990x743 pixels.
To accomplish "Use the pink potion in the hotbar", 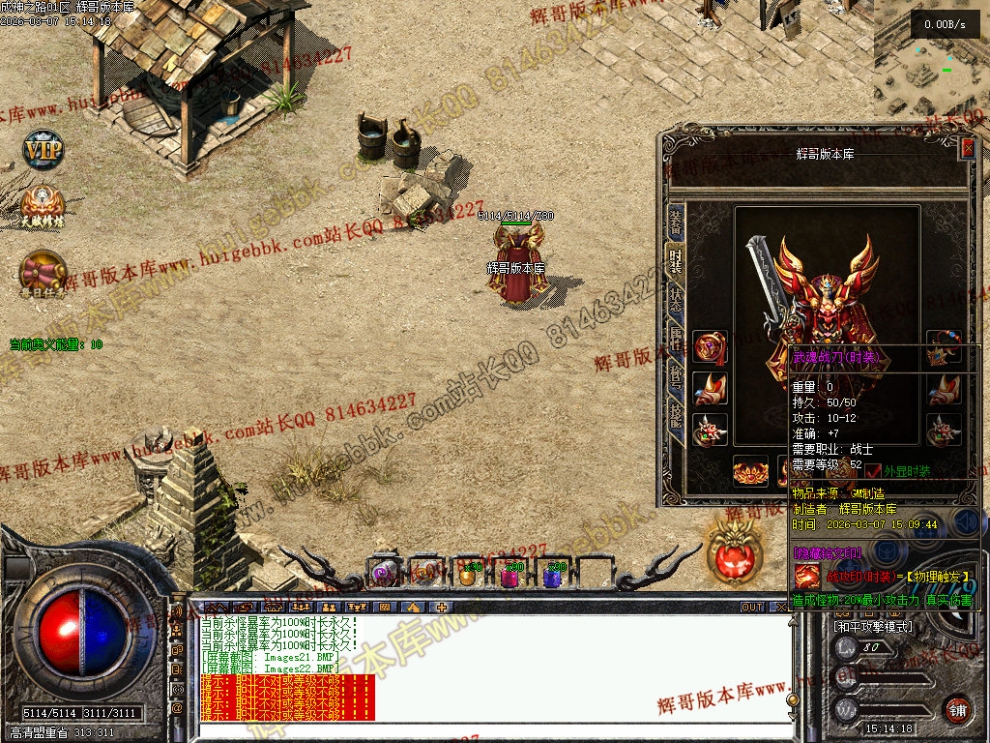I will pos(510,575).
